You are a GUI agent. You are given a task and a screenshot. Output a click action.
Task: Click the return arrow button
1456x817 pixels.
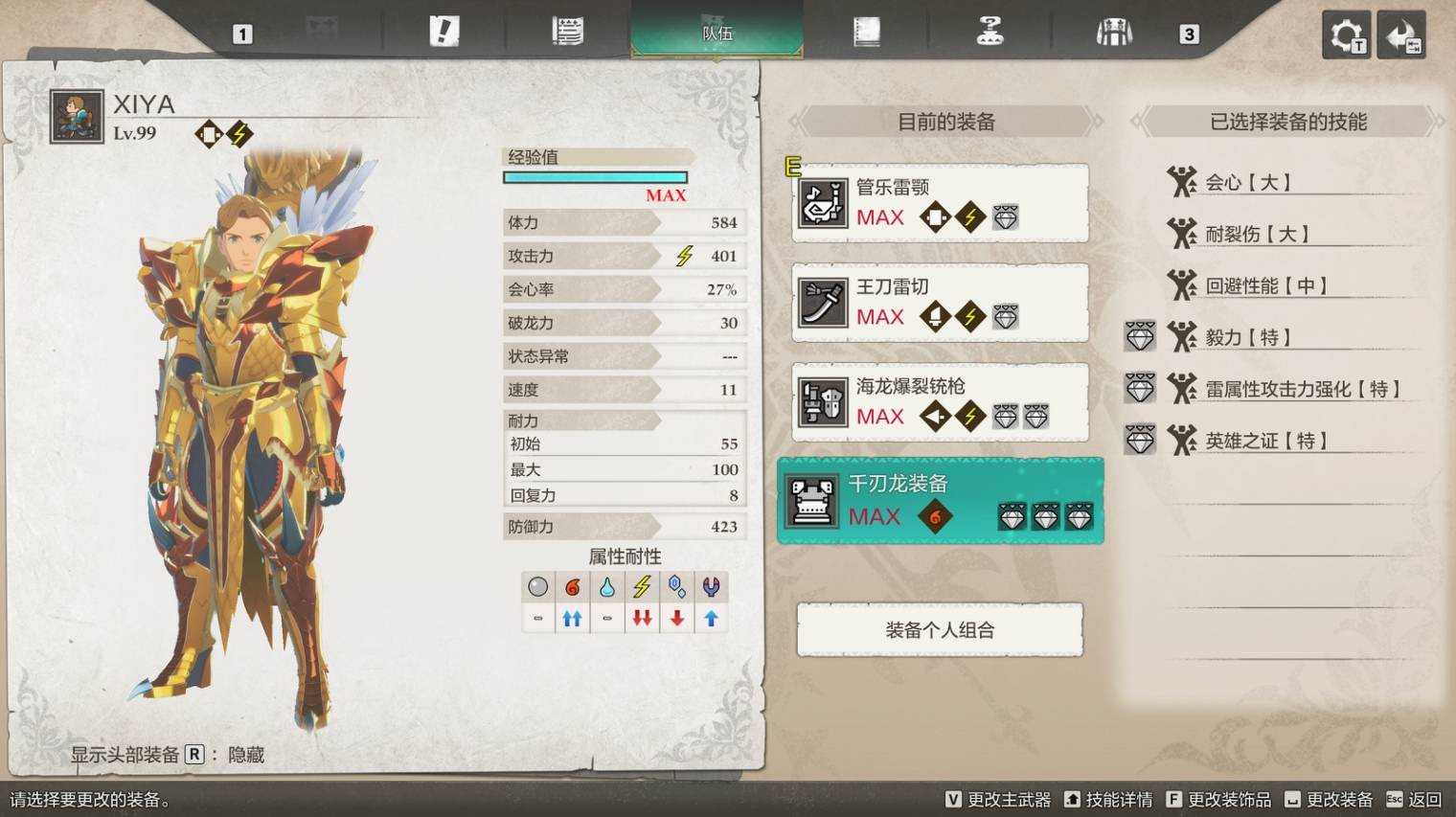click(x=1401, y=35)
